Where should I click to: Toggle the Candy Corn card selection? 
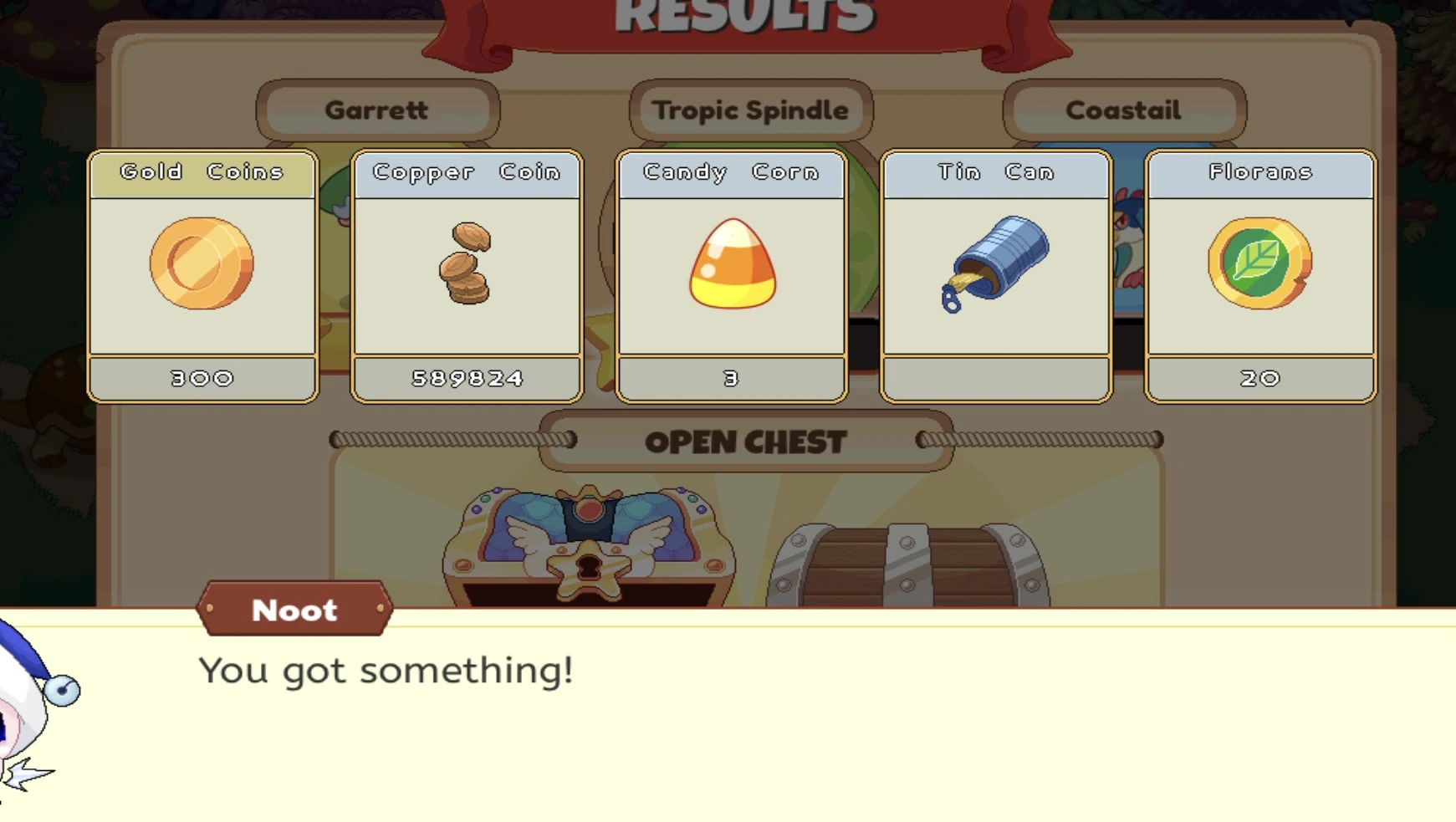coord(731,276)
